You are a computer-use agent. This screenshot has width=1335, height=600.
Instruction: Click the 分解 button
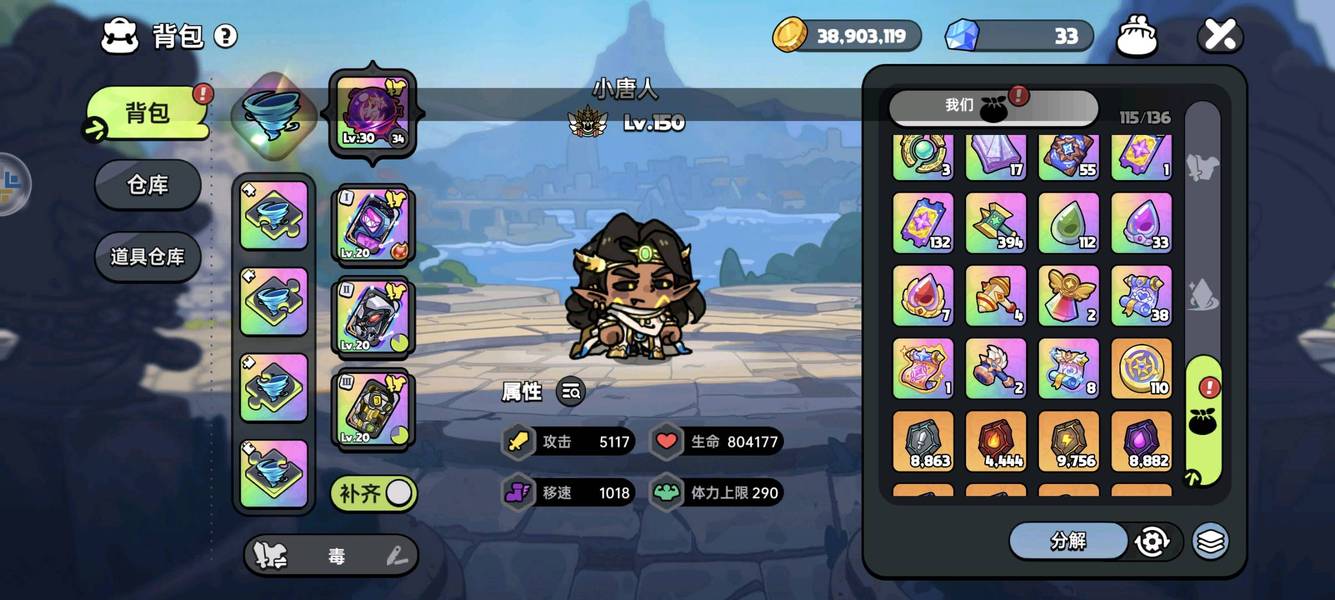pyautogui.click(x=1068, y=541)
